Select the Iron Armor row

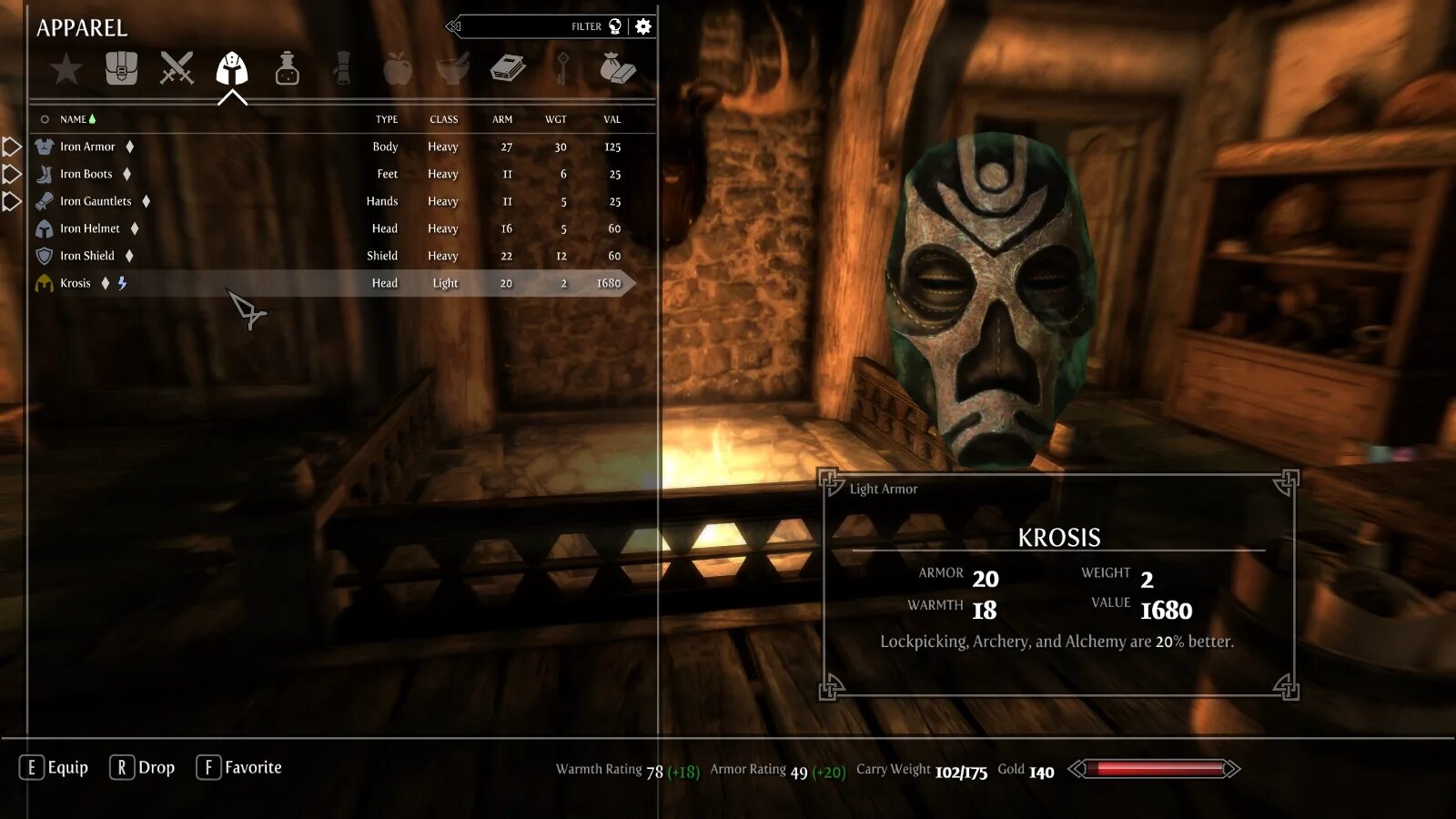88,147
